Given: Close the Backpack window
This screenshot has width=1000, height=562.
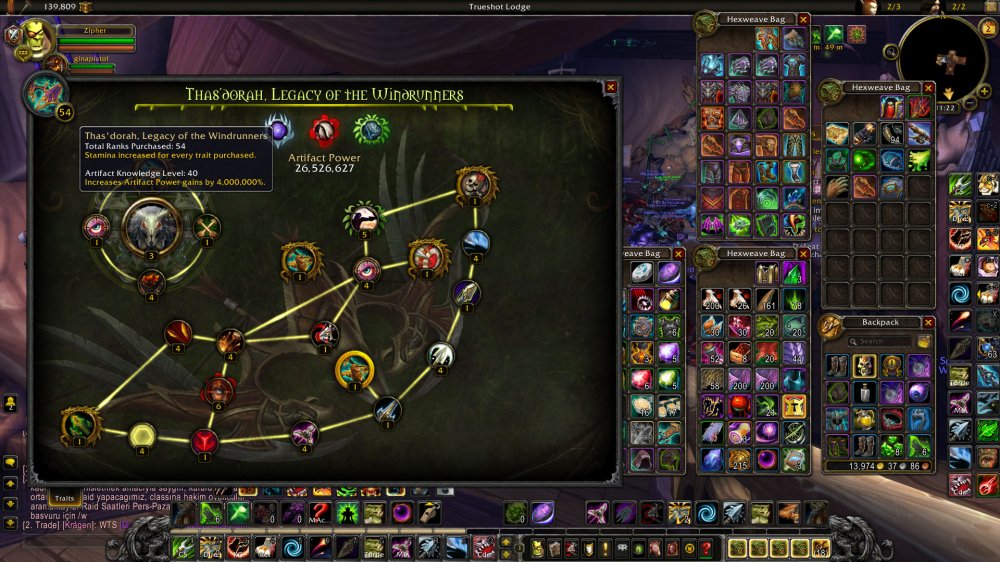Looking at the screenshot, I should tap(929, 323).
